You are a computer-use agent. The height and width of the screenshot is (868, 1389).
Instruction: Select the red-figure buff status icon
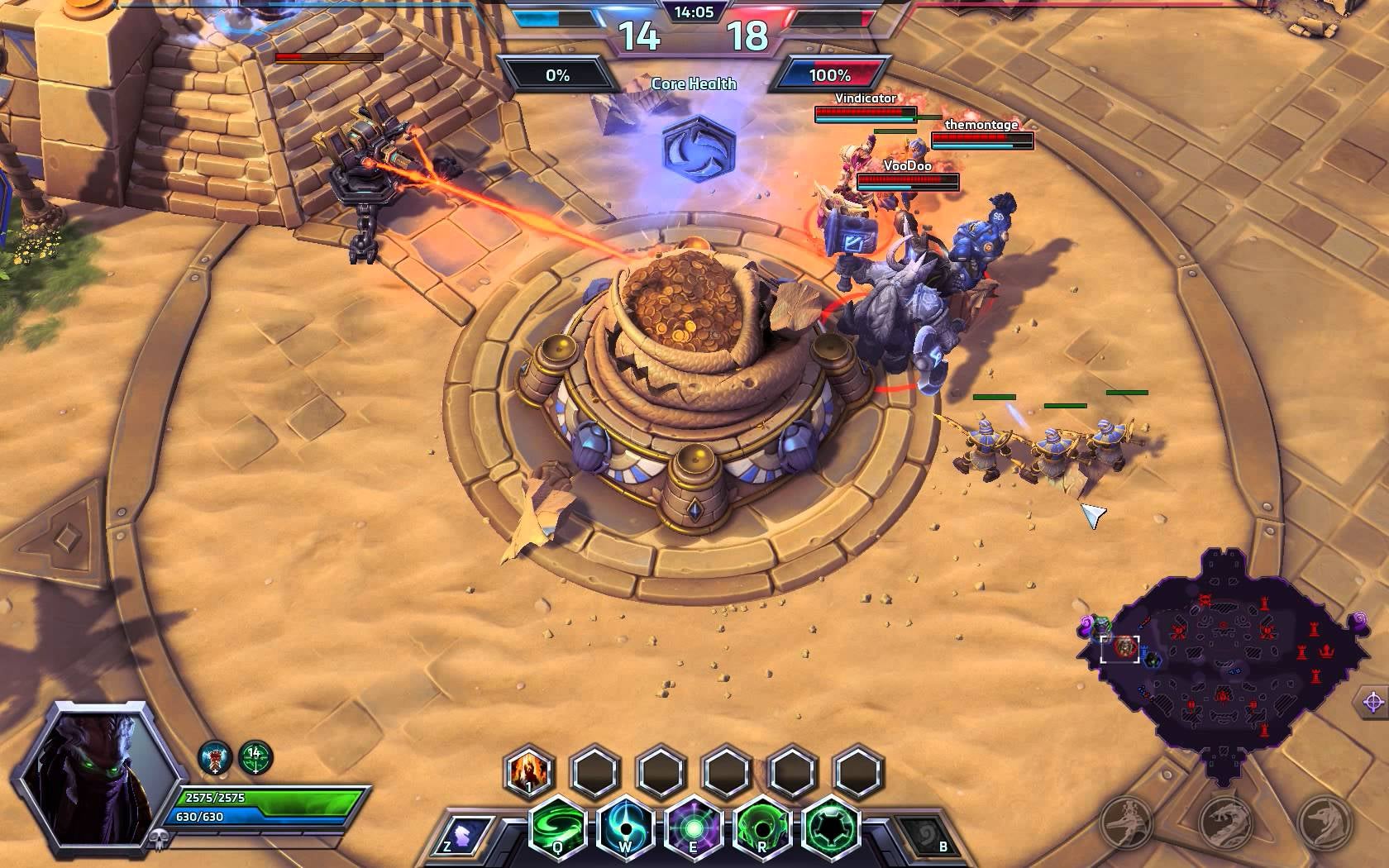[215, 756]
